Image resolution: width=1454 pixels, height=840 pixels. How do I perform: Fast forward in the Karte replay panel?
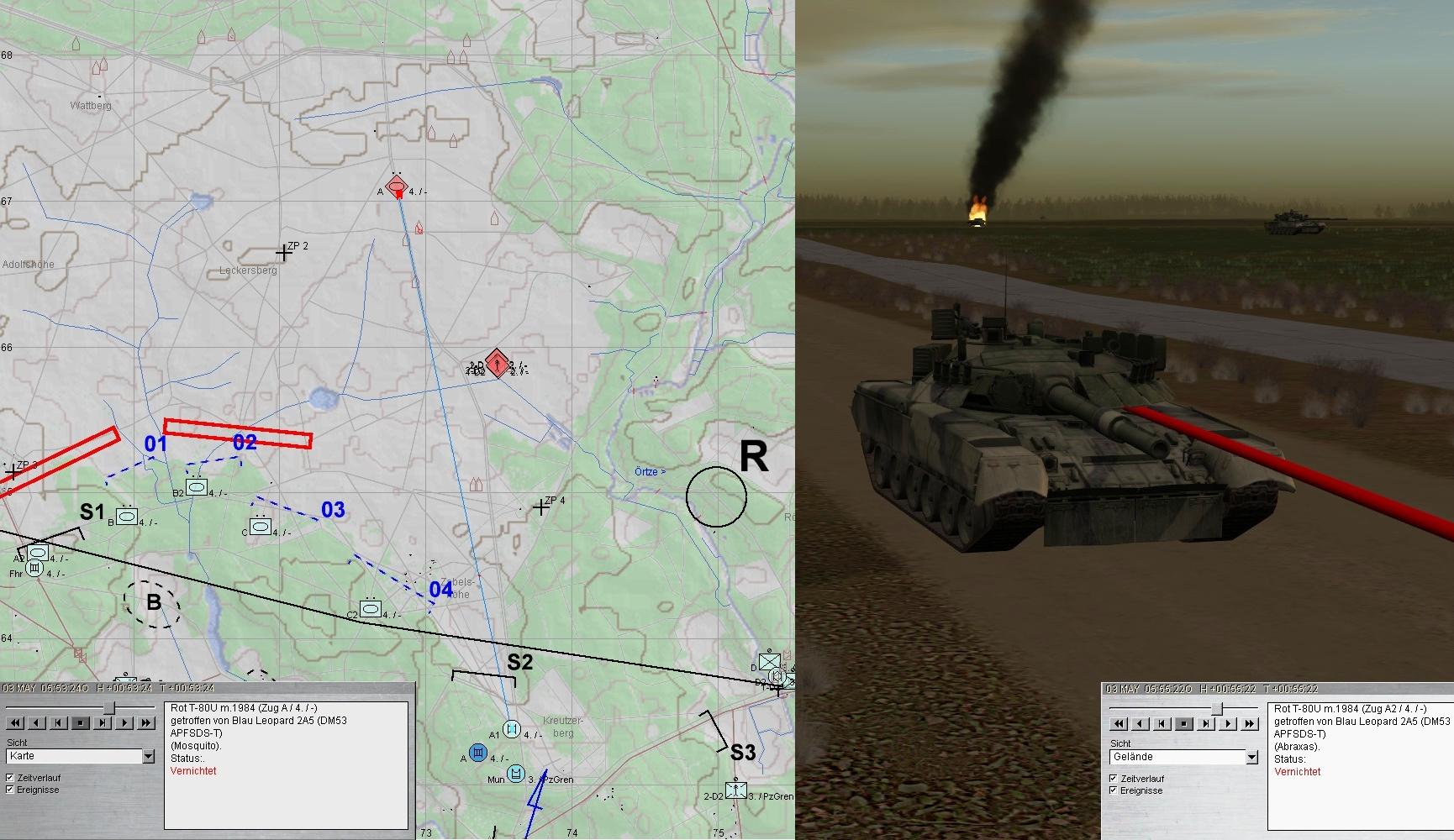(146, 722)
